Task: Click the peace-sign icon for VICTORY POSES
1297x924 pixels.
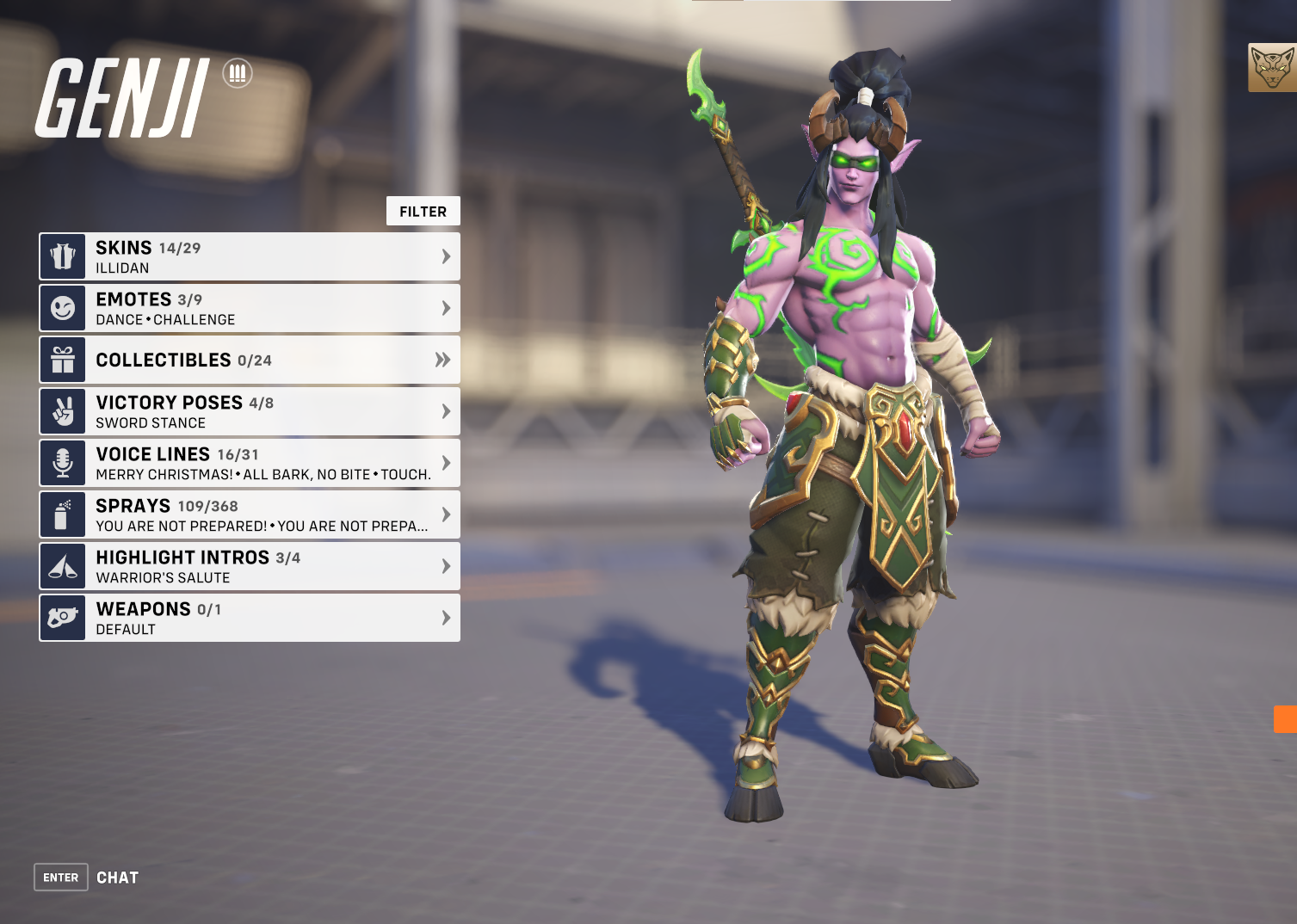Action: [x=61, y=410]
